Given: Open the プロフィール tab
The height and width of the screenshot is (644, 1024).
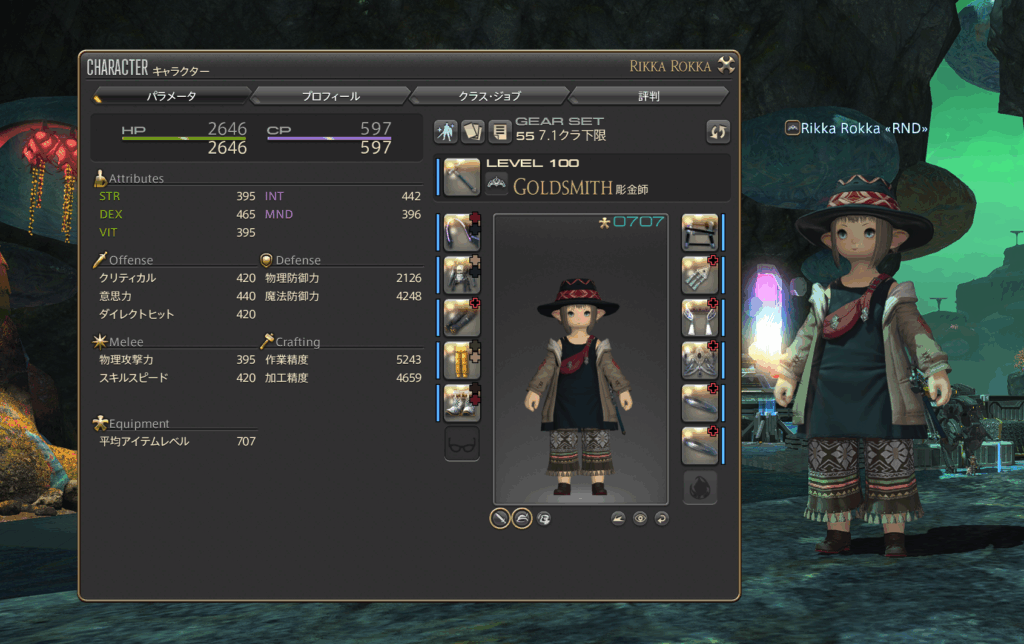Looking at the screenshot, I should pos(330,96).
